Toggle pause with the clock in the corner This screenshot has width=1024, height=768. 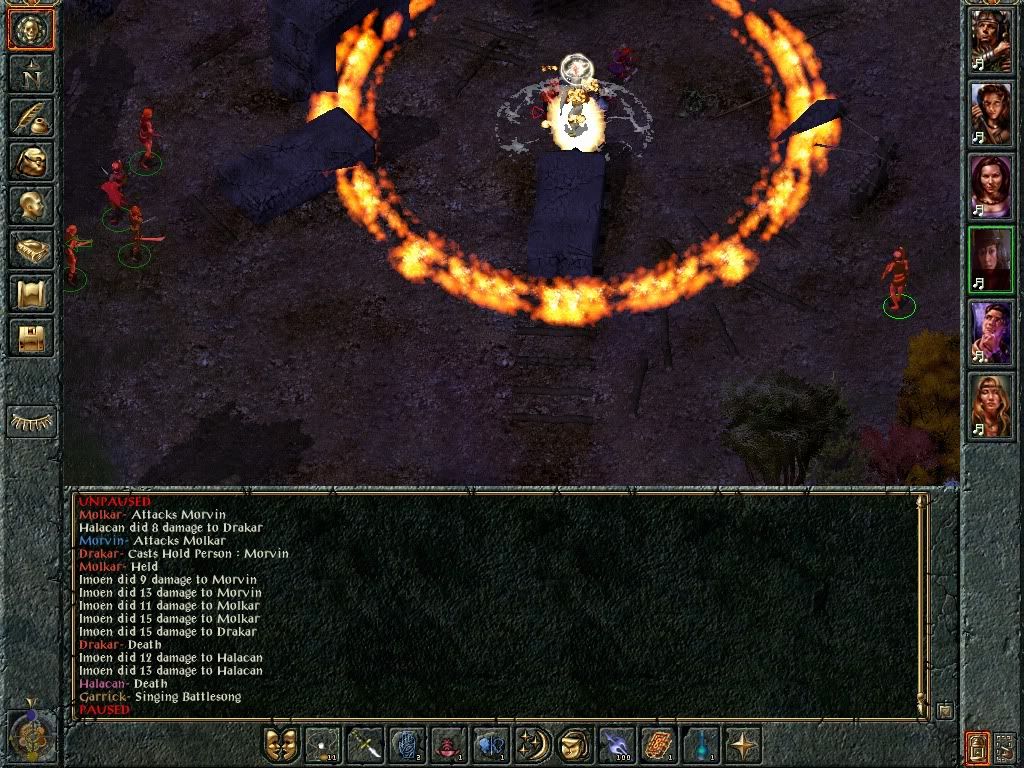click(30, 735)
